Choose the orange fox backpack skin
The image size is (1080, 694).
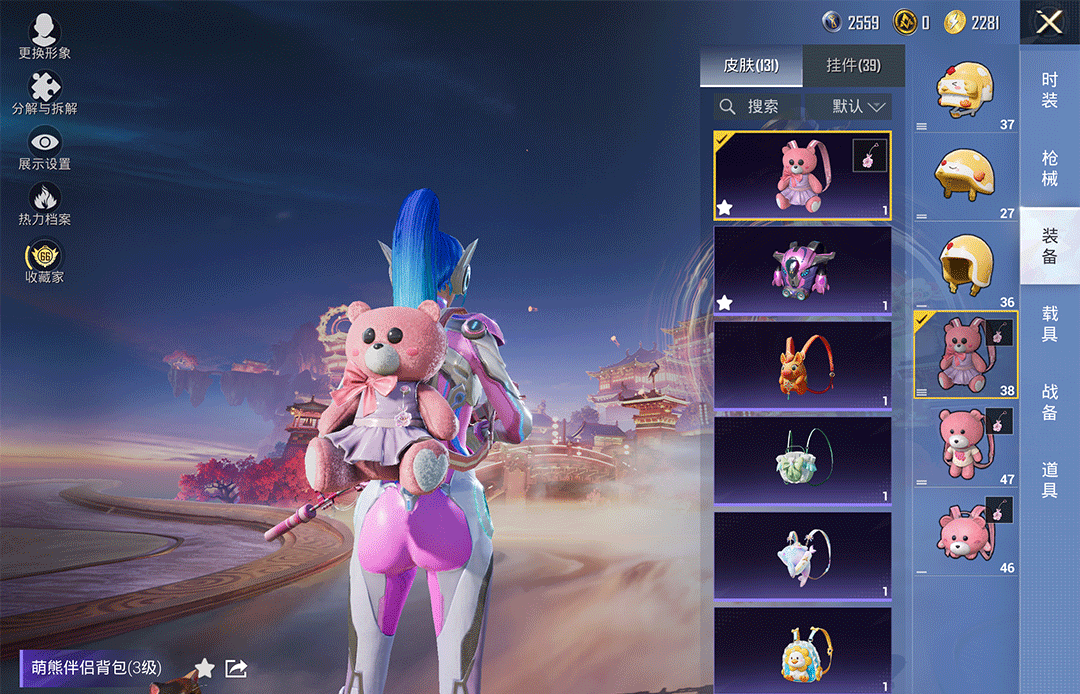[802, 365]
